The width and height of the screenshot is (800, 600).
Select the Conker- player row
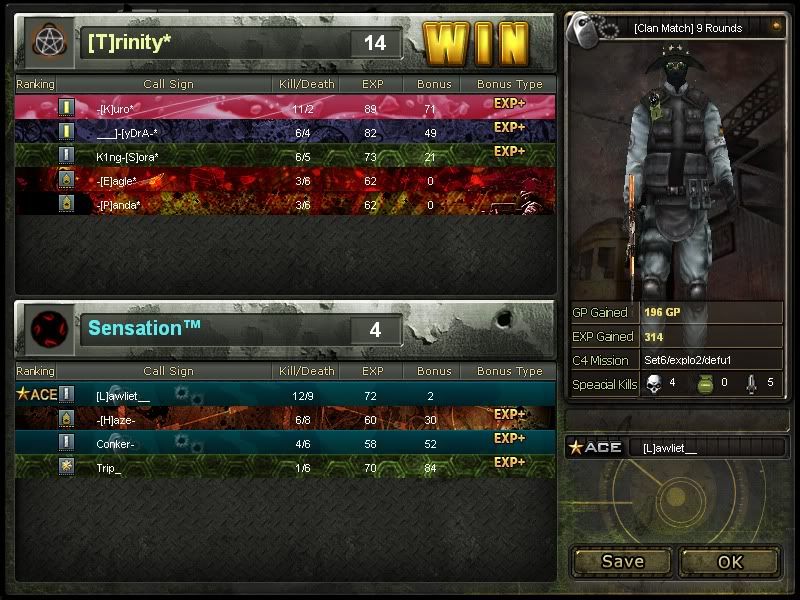(285, 443)
